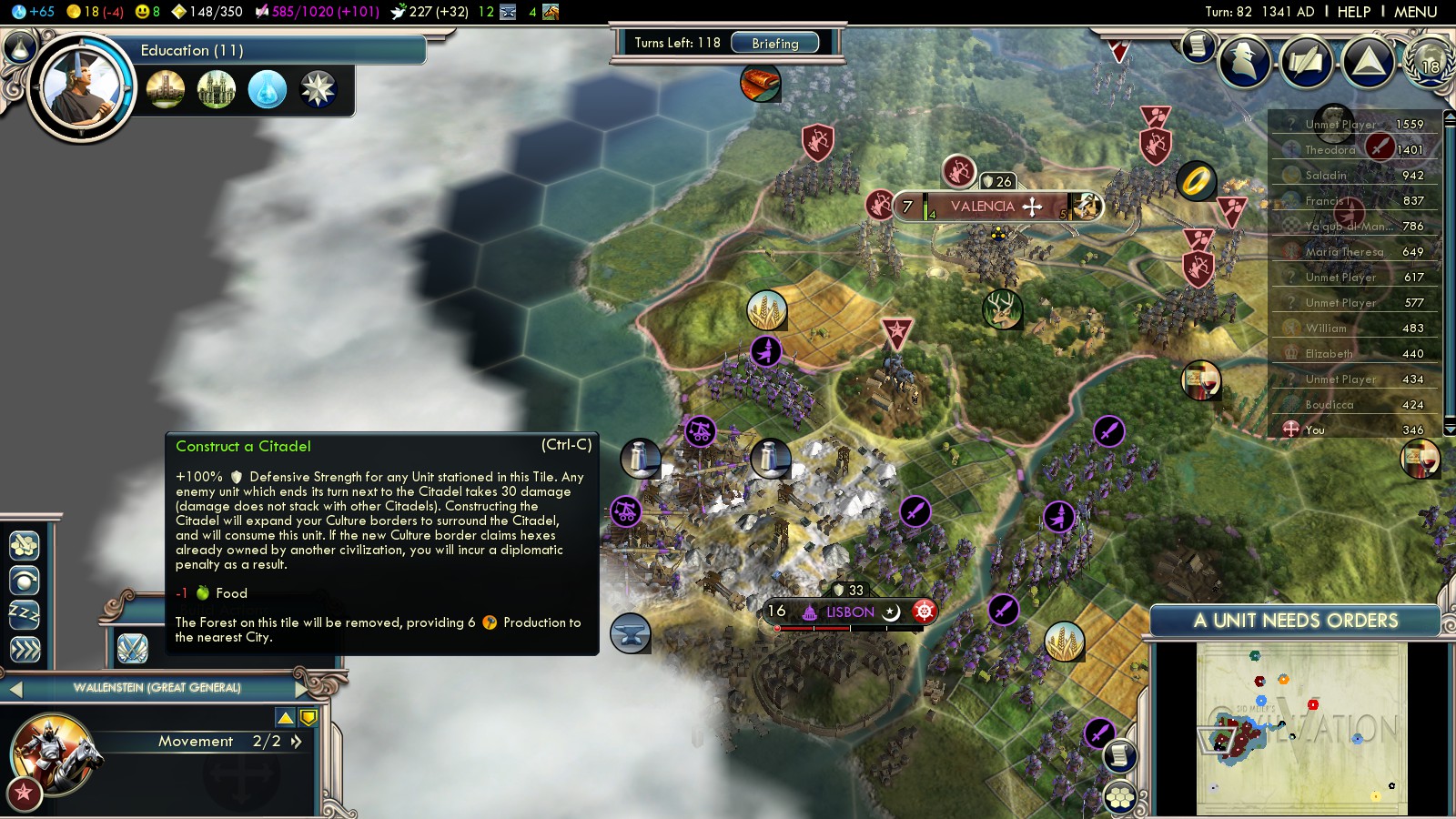The image size is (1456, 819).
Task: Open the HELP civilopedia
Action: tap(1353, 12)
